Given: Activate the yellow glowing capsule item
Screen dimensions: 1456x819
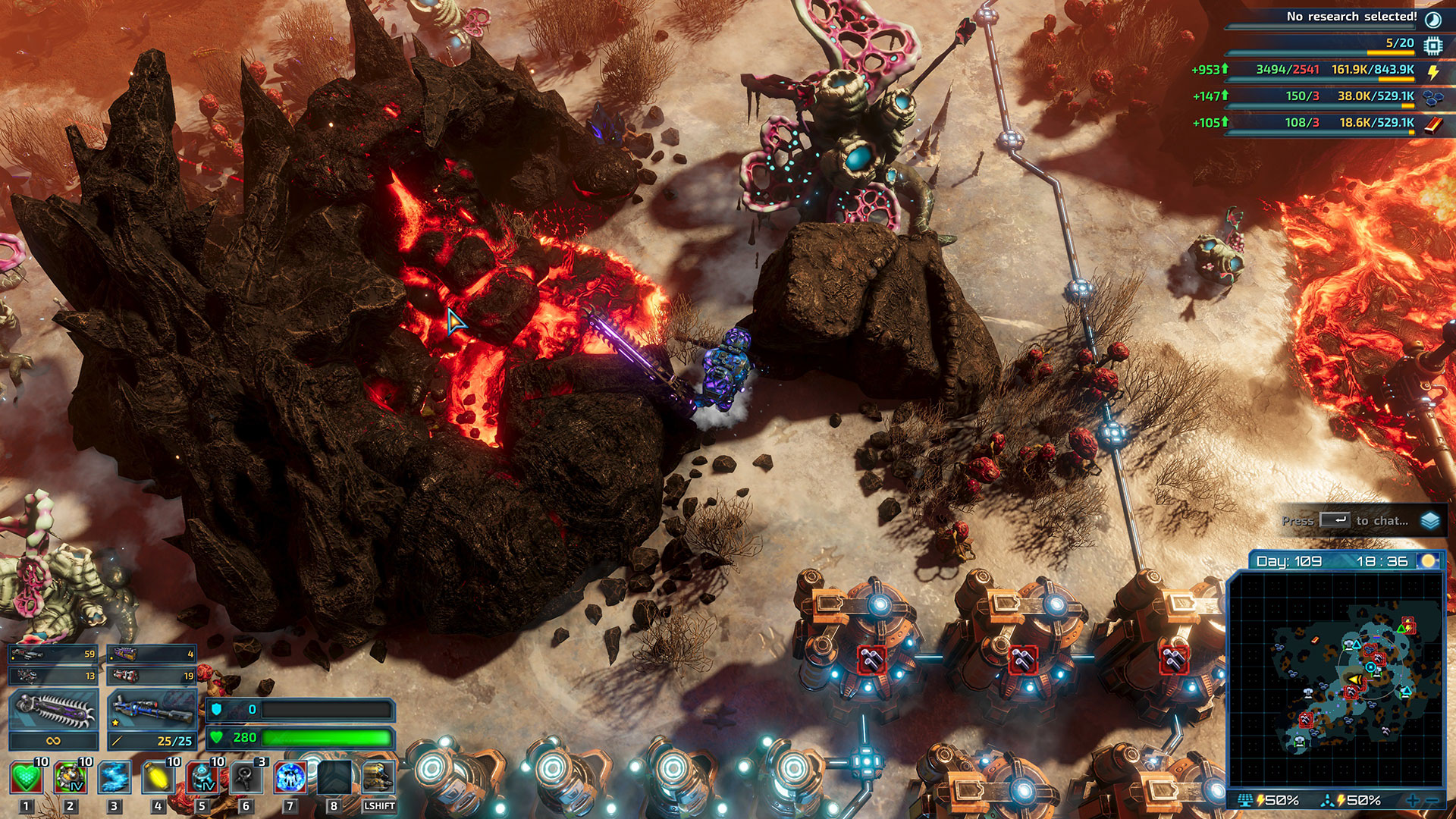Looking at the screenshot, I should (158, 778).
